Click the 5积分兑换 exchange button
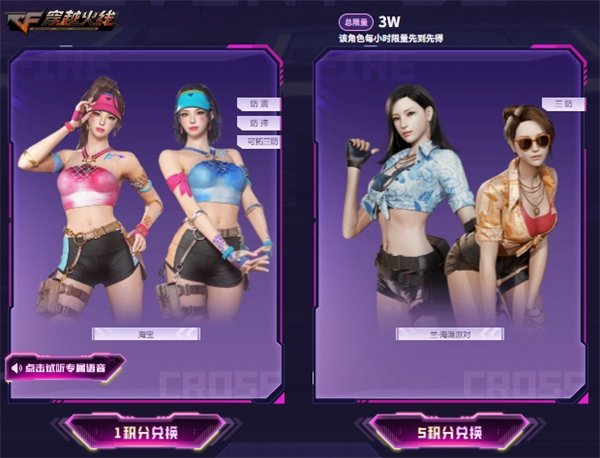 pos(448,432)
